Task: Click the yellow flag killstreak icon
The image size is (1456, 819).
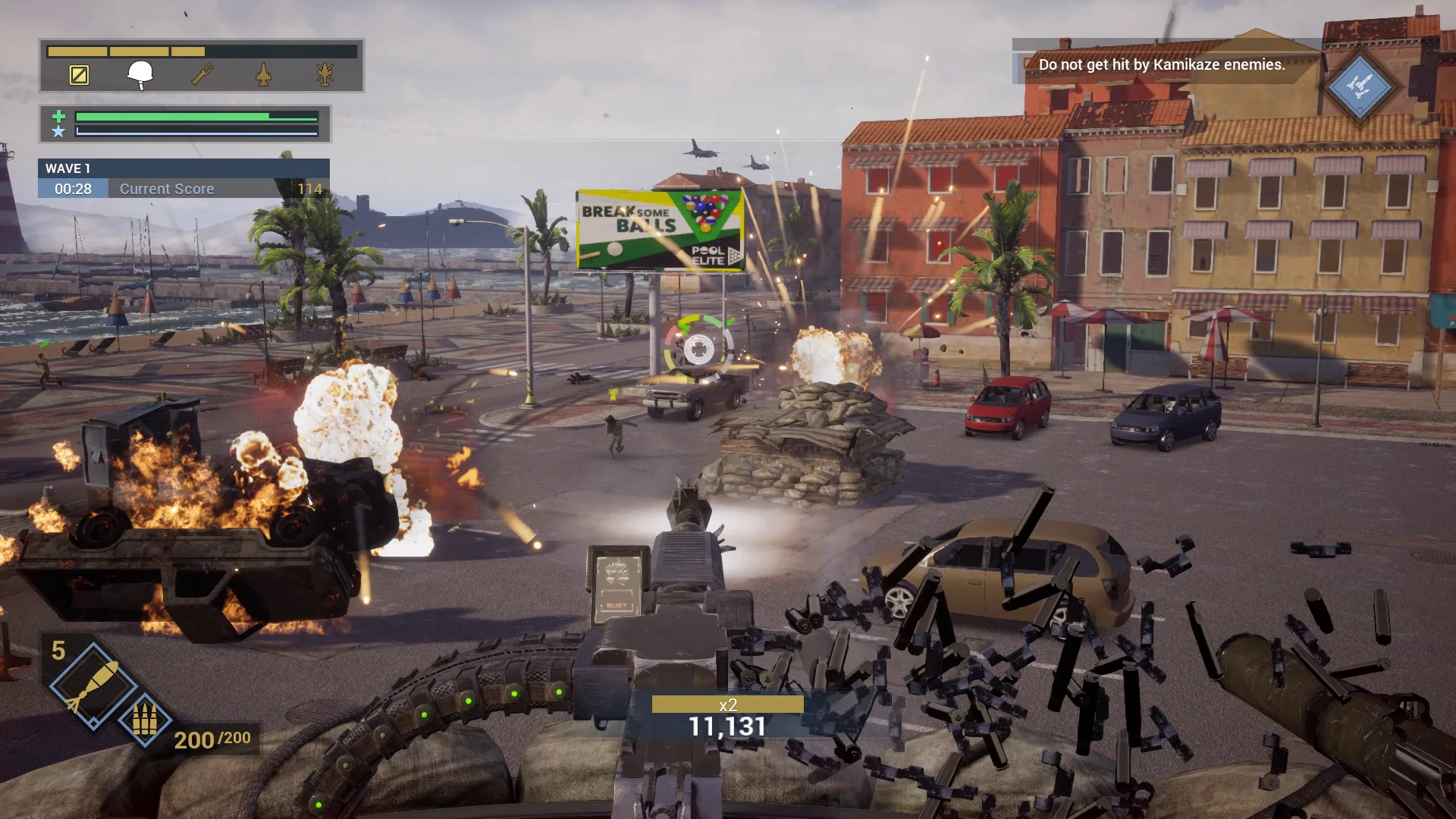Action: tap(79, 74)
